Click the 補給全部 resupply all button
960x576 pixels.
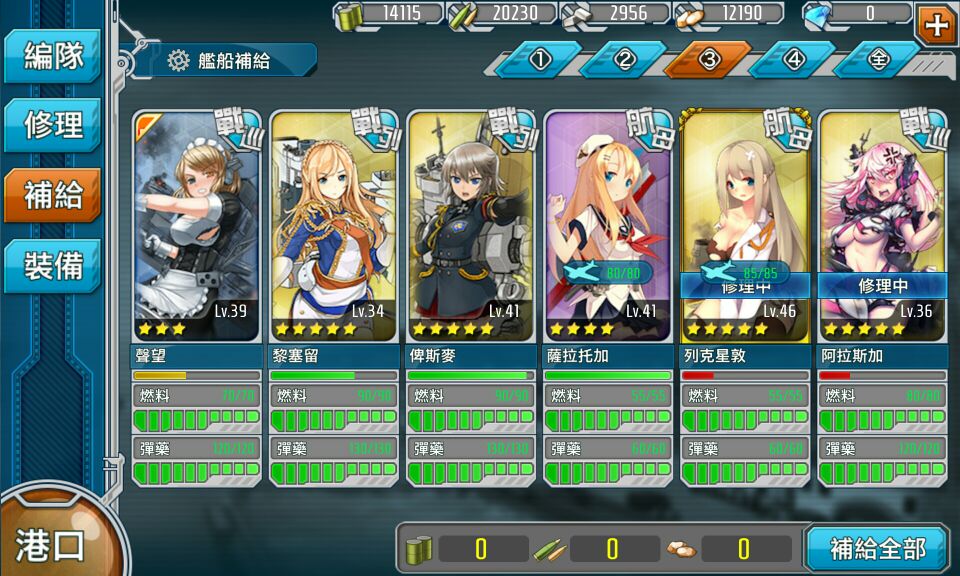(x=876, y=548)
